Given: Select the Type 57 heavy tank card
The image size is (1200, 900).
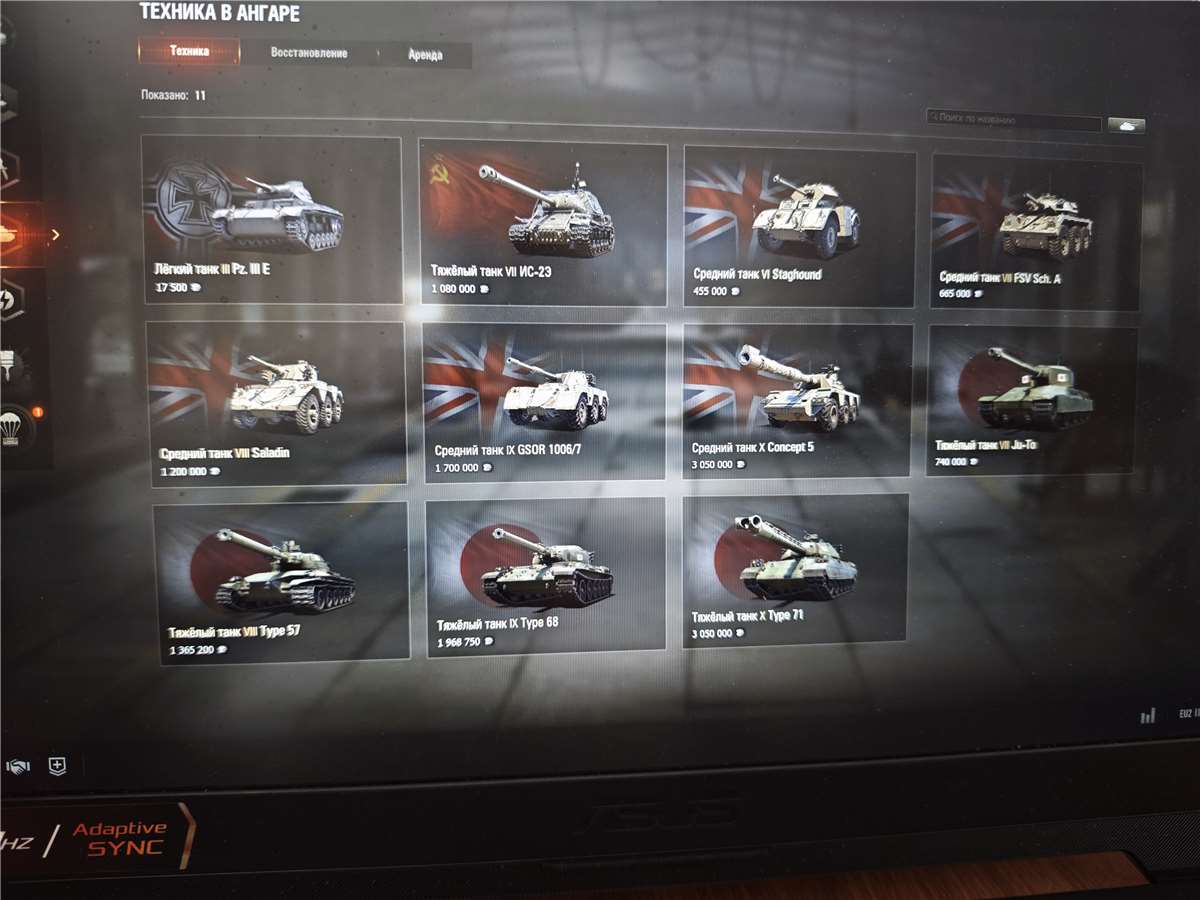Looking at the screenshot, I should (282, 582).
